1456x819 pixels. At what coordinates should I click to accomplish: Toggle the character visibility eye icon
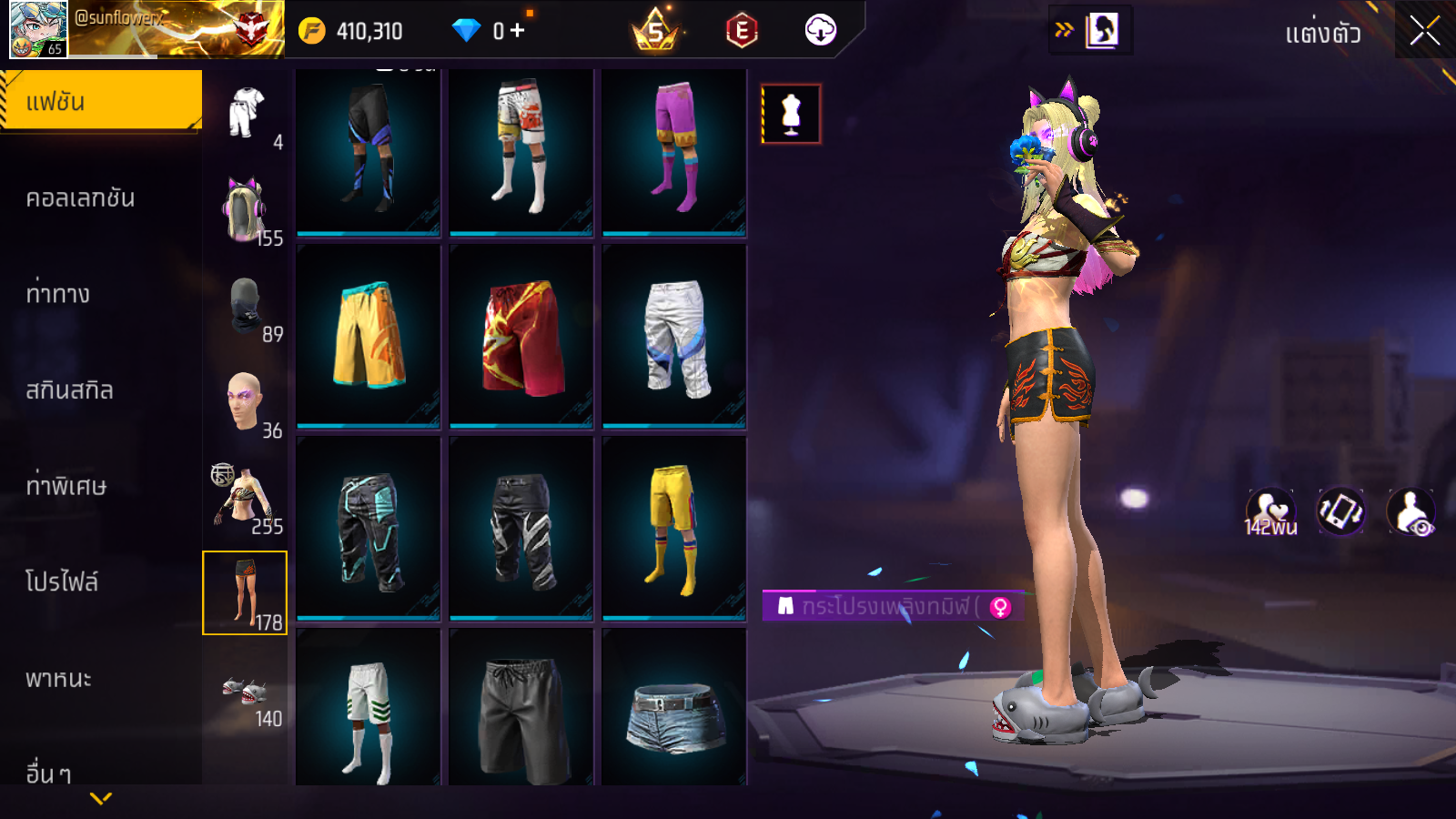click(1410, 512)
